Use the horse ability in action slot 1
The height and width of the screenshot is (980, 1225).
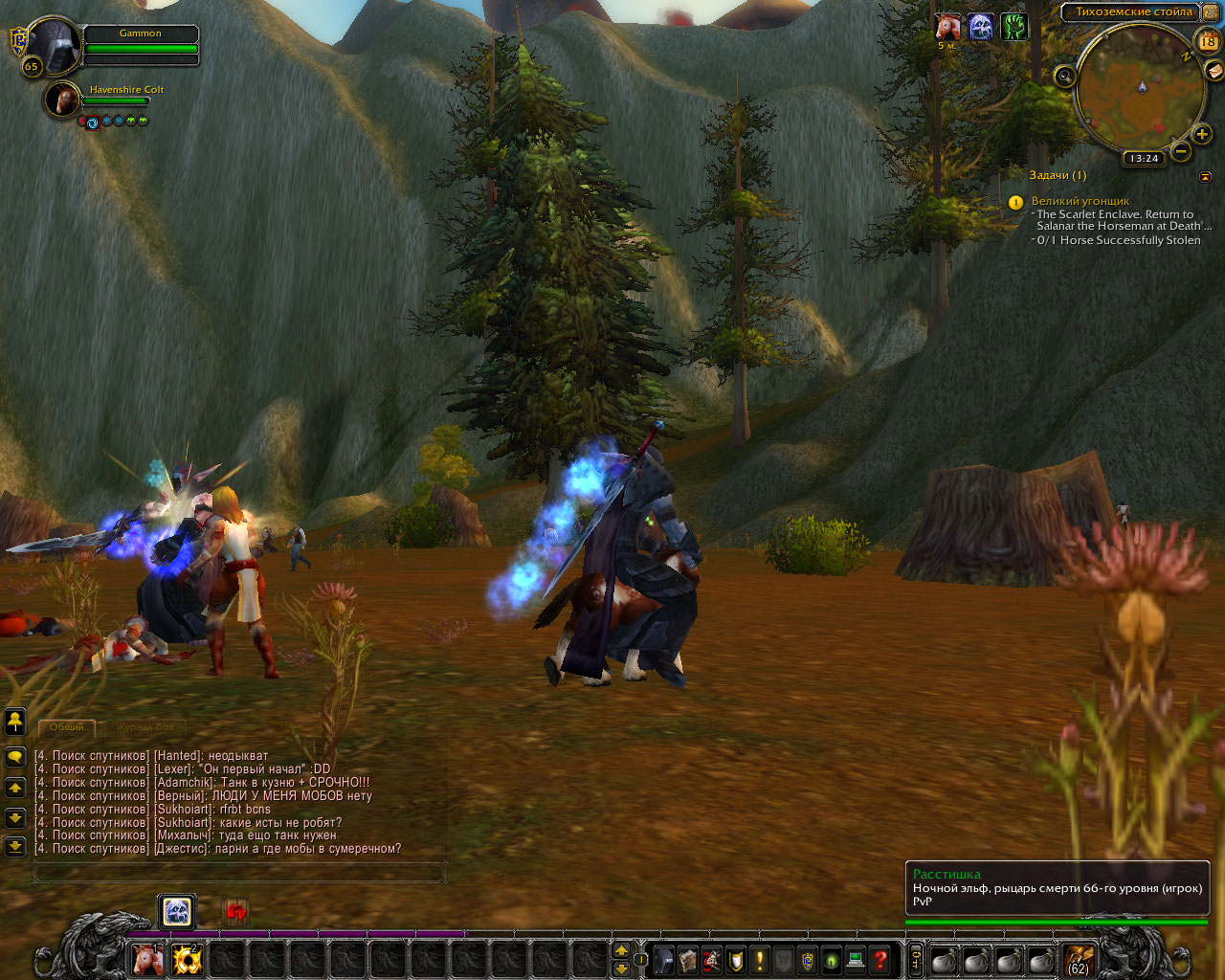click(x=146, y=959)
